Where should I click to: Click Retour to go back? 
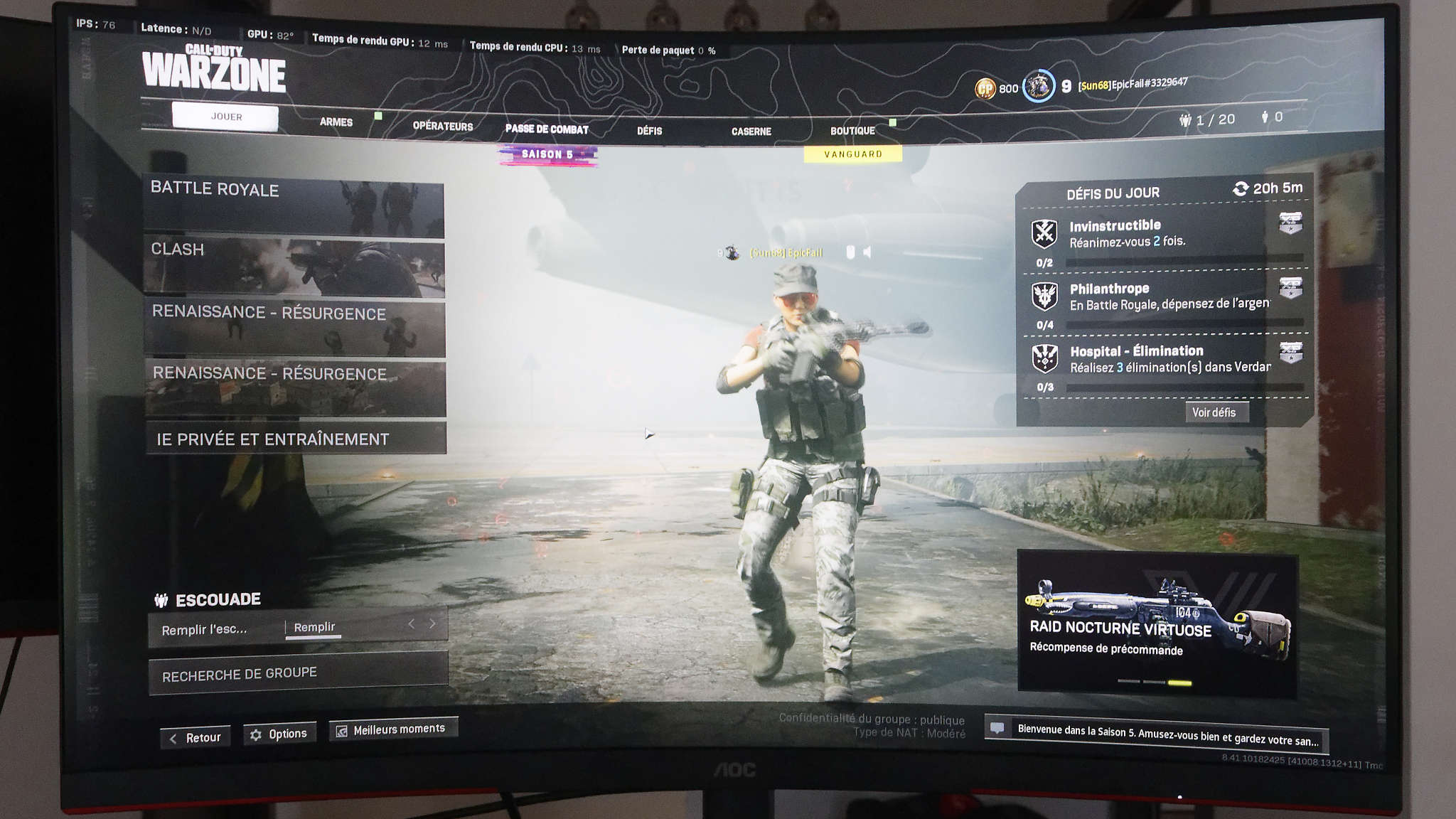[195, 737]
